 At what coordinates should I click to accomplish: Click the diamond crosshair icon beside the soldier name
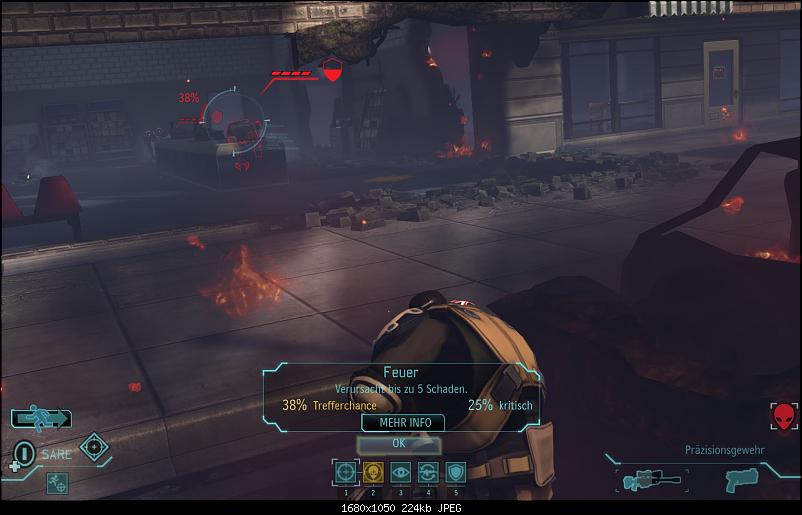(94, 447)
